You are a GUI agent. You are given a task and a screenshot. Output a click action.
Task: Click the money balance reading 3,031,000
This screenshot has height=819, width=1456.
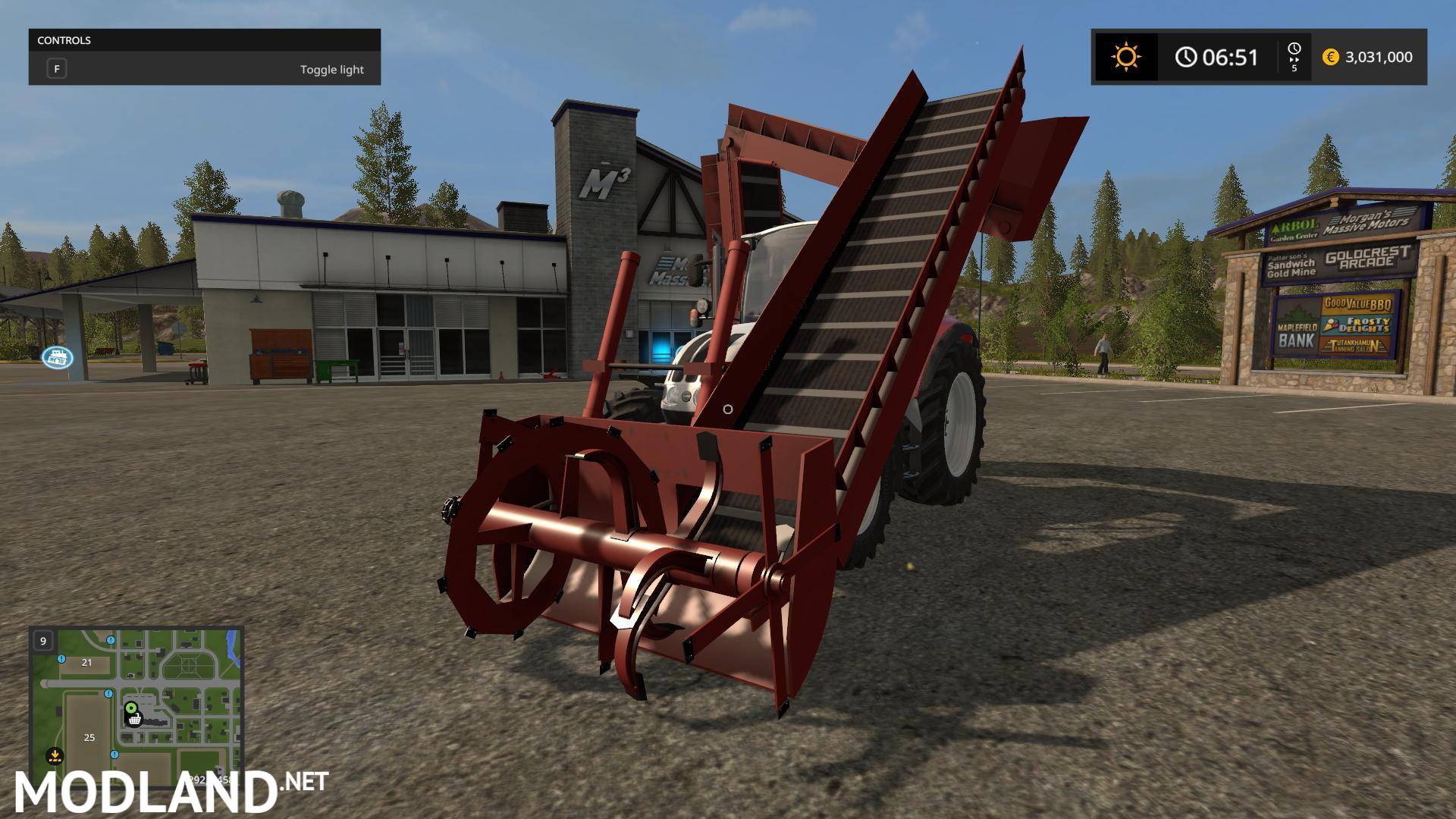(x=1379, y=57)
